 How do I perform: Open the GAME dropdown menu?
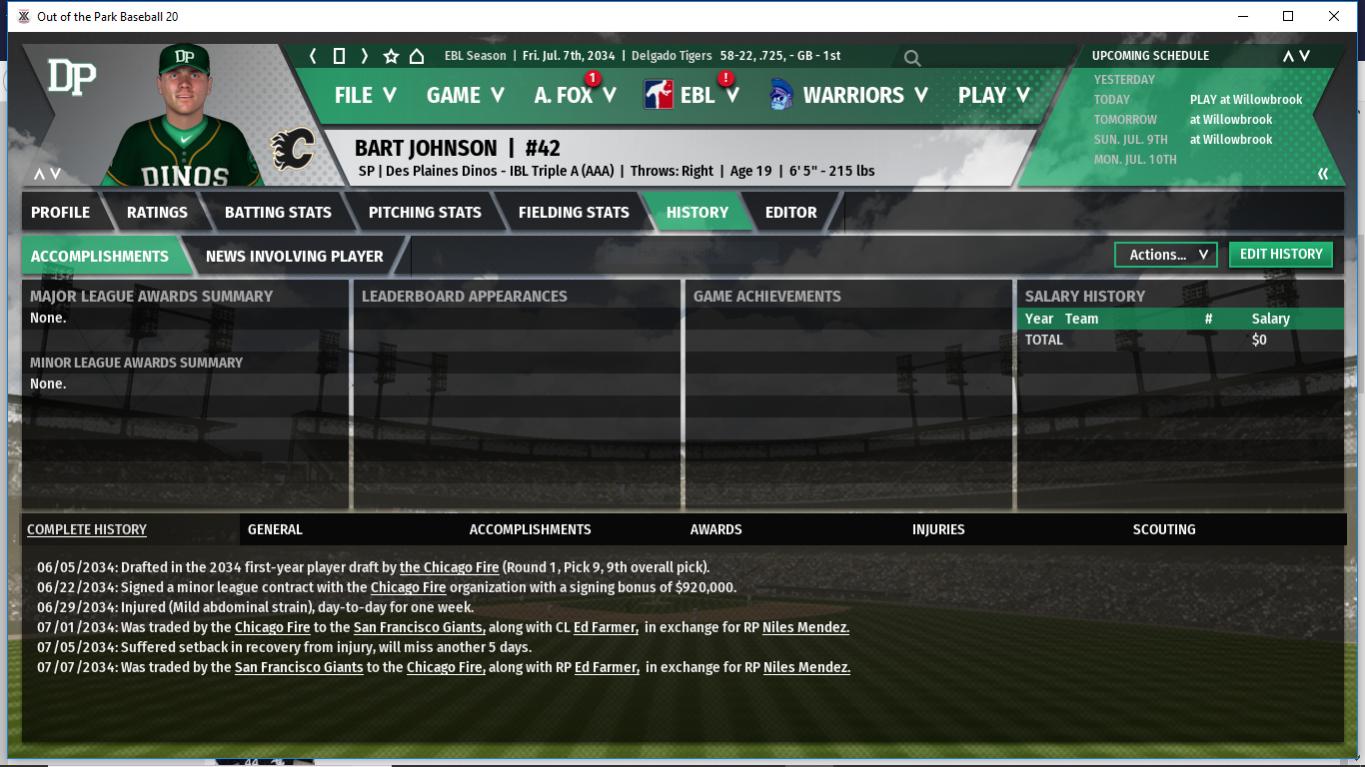[x=465, y=95]
